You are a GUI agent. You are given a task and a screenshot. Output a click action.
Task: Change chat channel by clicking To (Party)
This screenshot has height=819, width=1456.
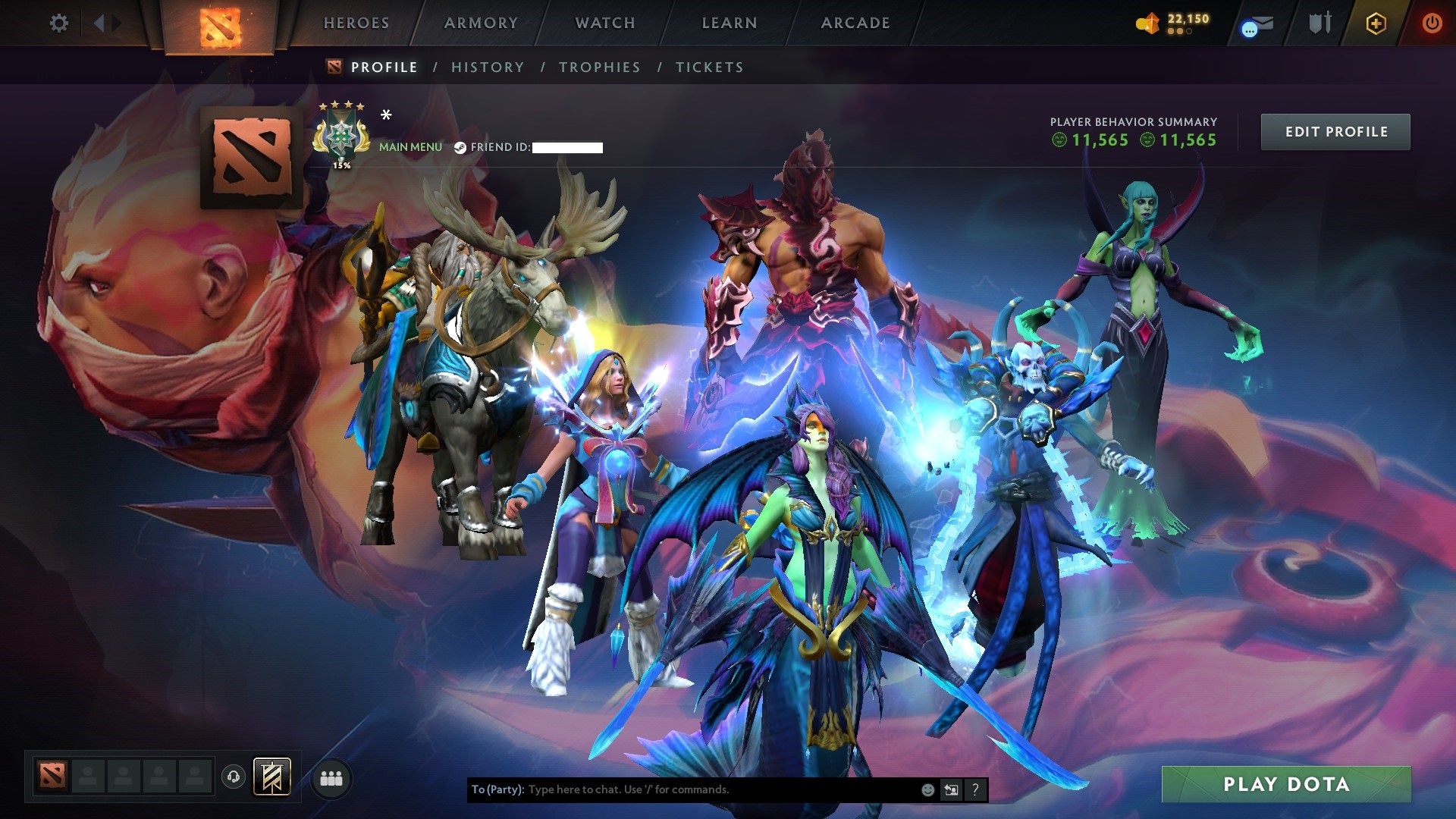pyautogui.click(x=497, y=789)
